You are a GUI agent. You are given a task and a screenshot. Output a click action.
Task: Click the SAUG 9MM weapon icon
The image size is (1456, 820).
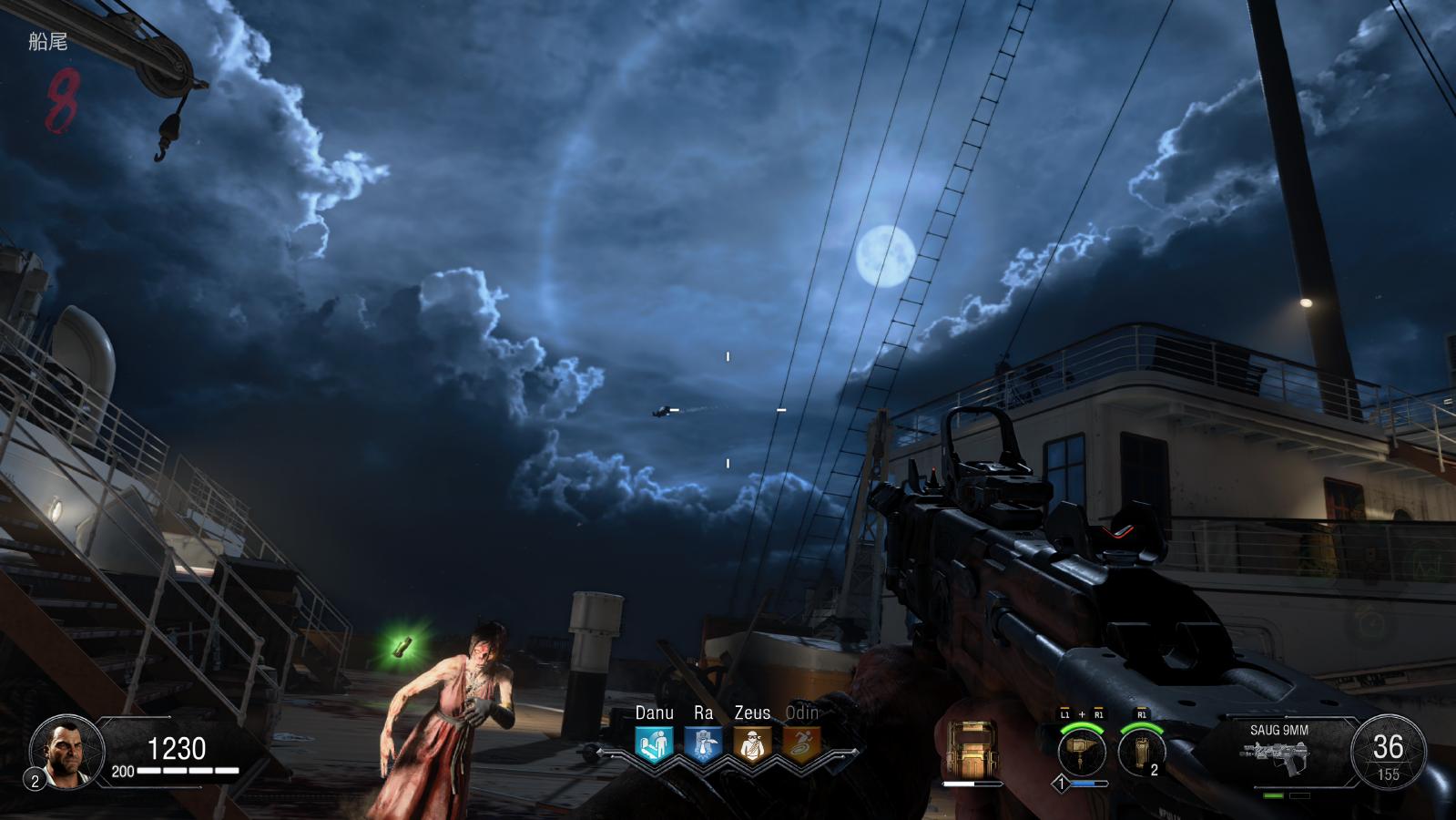(x=1278, y=756)
